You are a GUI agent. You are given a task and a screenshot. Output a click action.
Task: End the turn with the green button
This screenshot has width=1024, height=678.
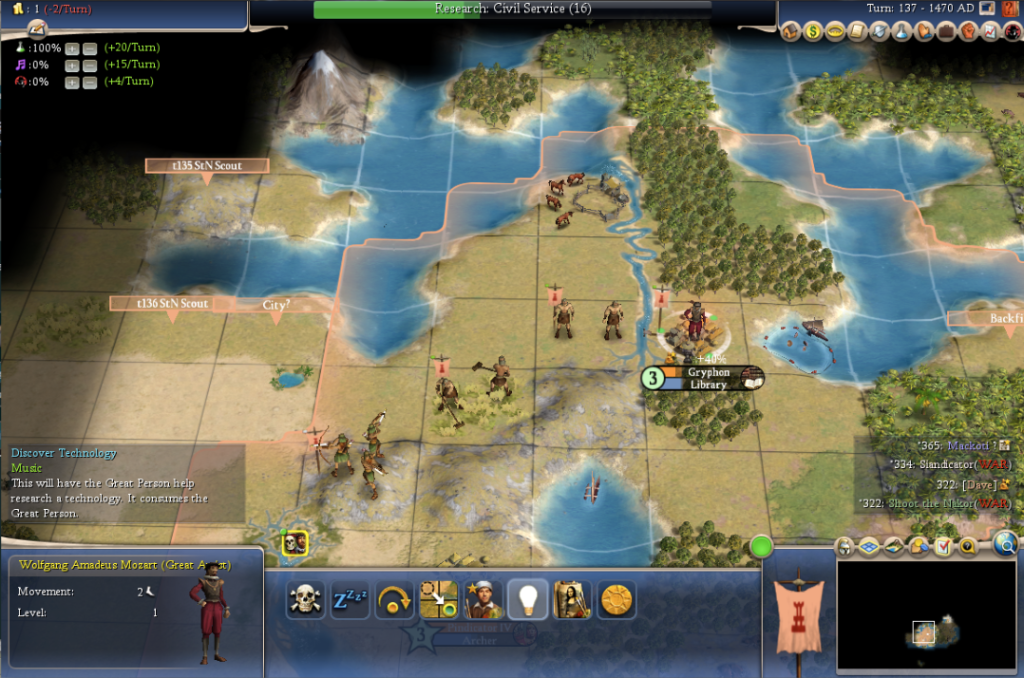coord(761,547)
